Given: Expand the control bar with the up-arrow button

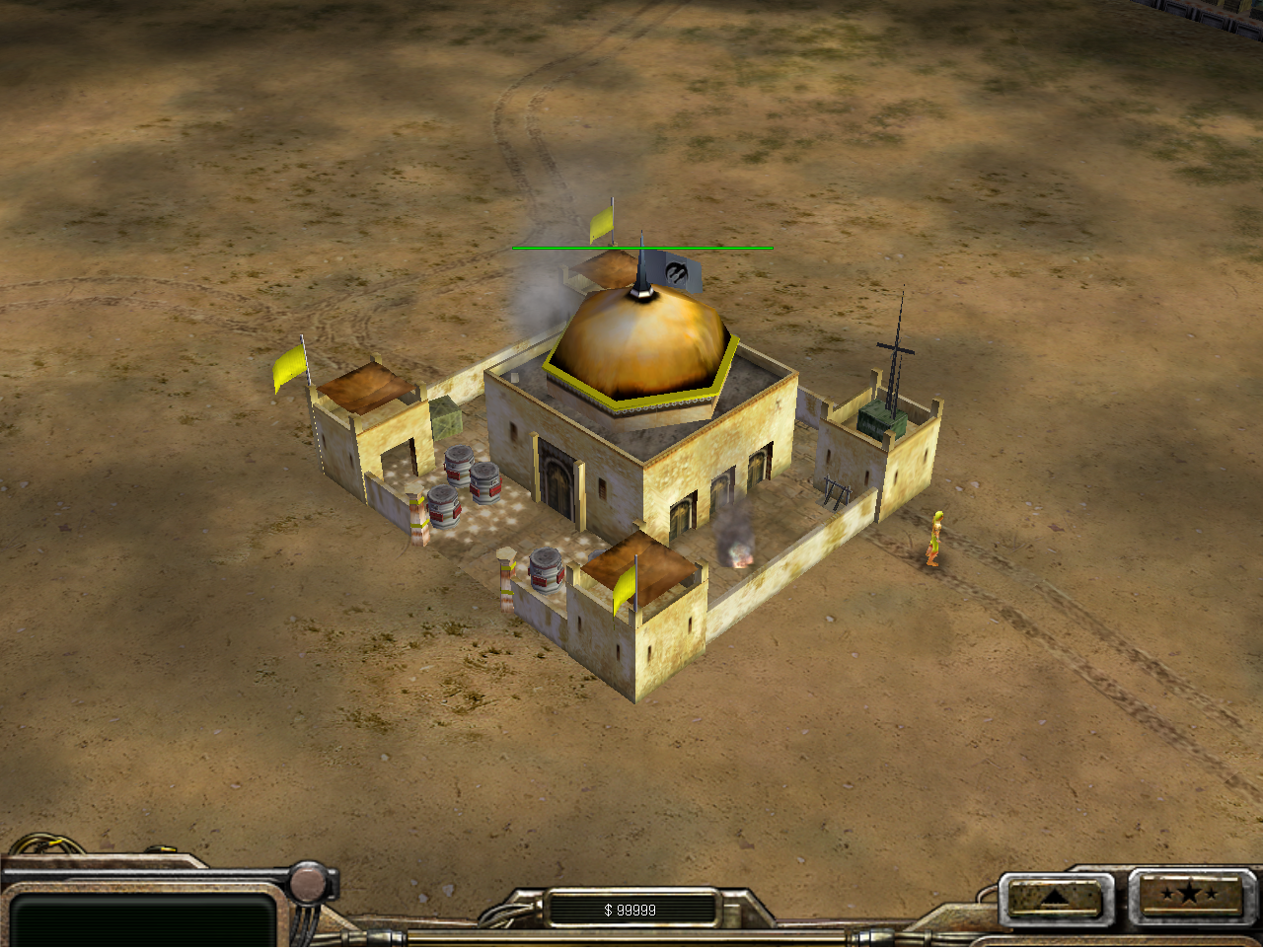Looking at the screenshot, I should tap(1054, 897).
